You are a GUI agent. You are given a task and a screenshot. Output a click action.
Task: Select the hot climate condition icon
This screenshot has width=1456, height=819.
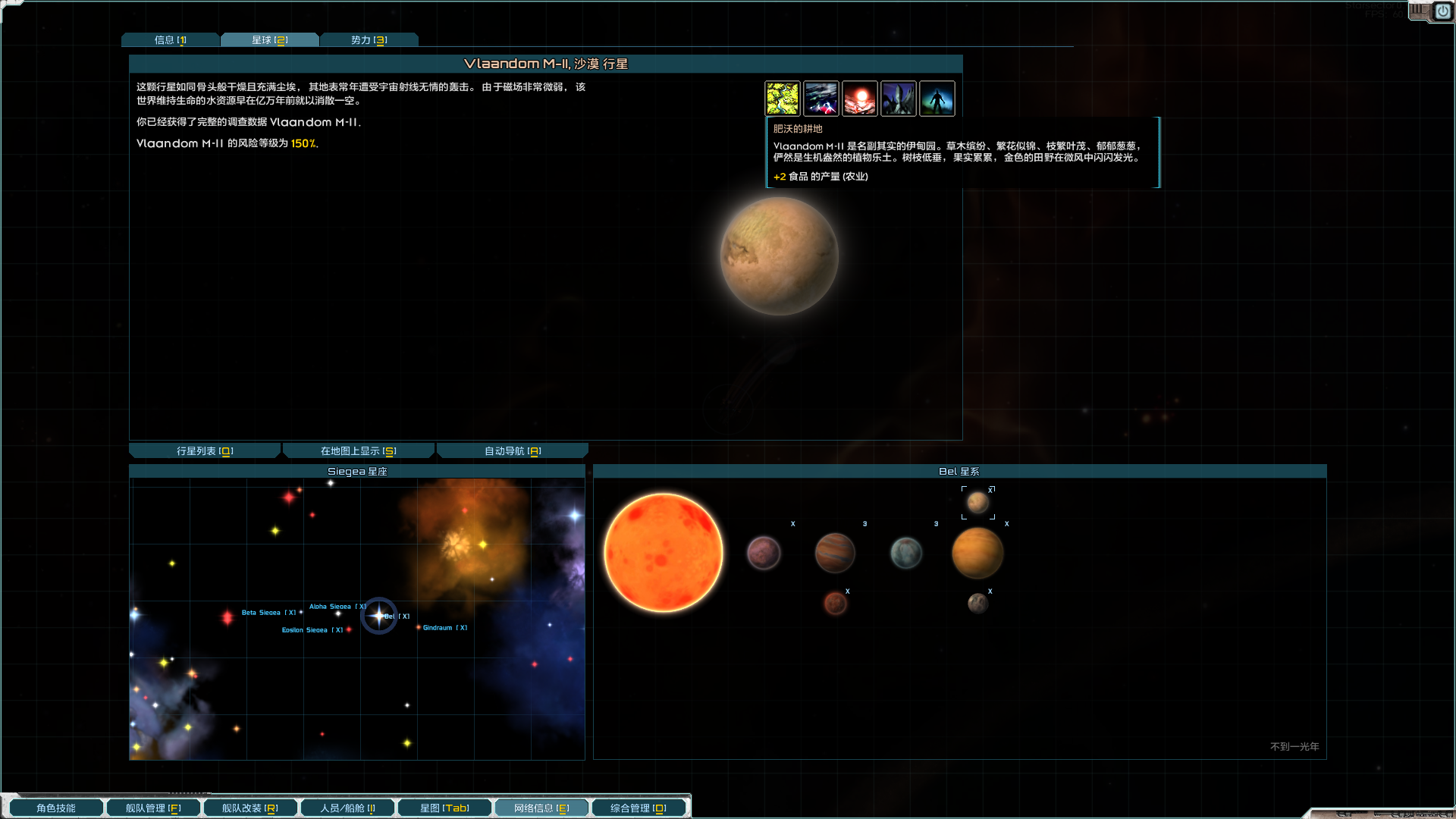[860, 98]
